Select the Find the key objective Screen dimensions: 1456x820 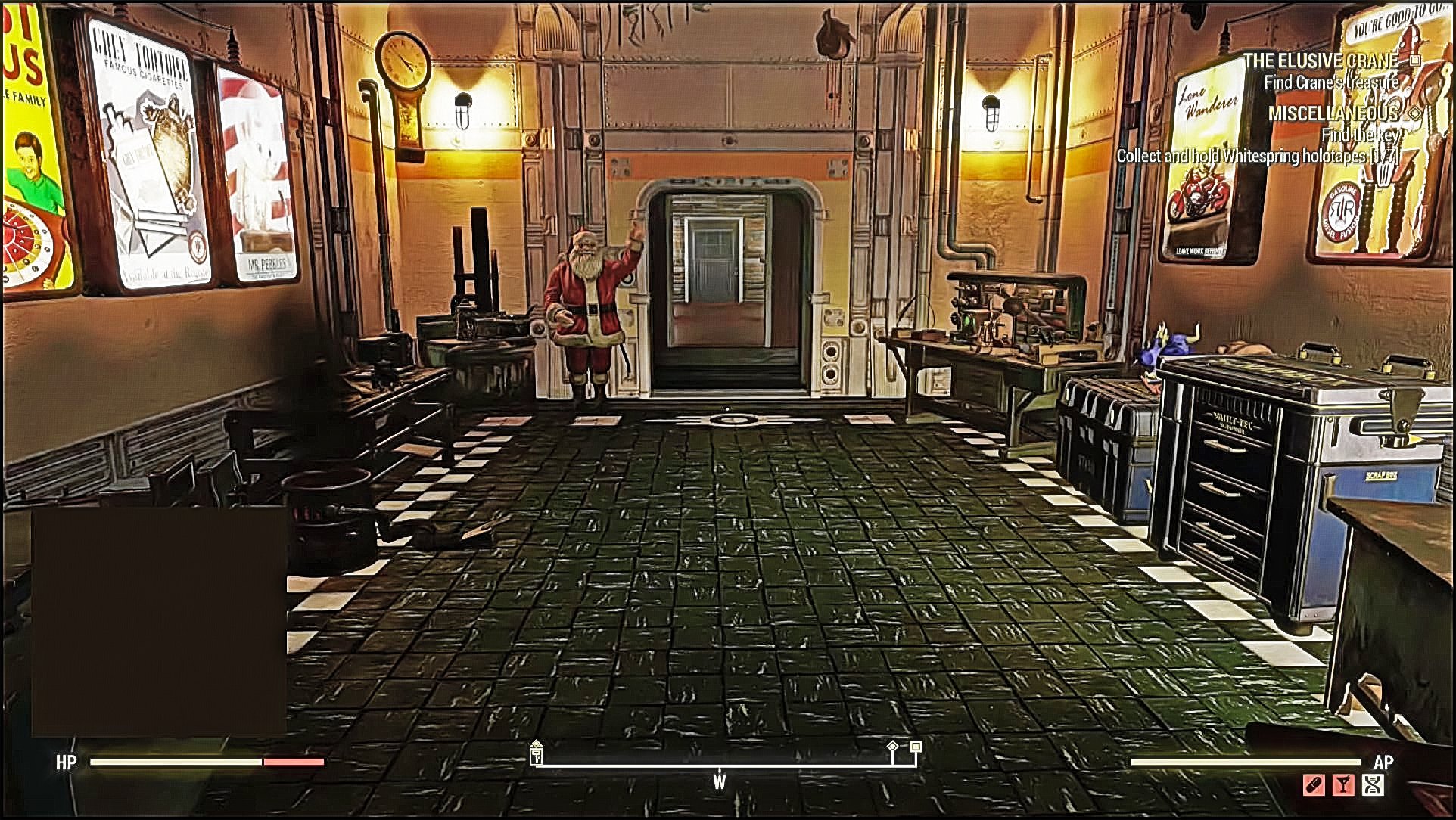pos(1360,135)
